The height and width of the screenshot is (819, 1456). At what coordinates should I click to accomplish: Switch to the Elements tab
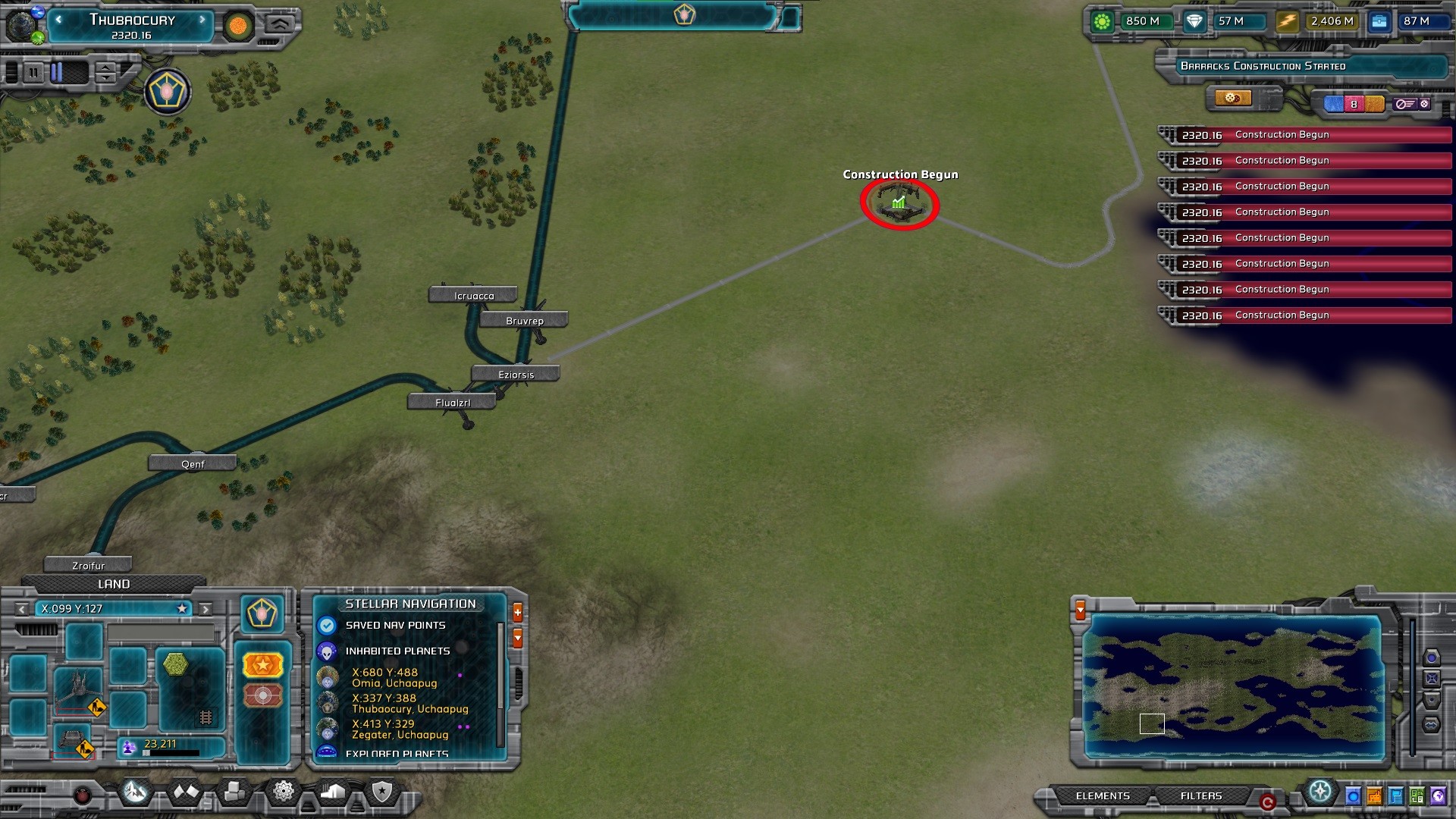[x=1103, y=796]
